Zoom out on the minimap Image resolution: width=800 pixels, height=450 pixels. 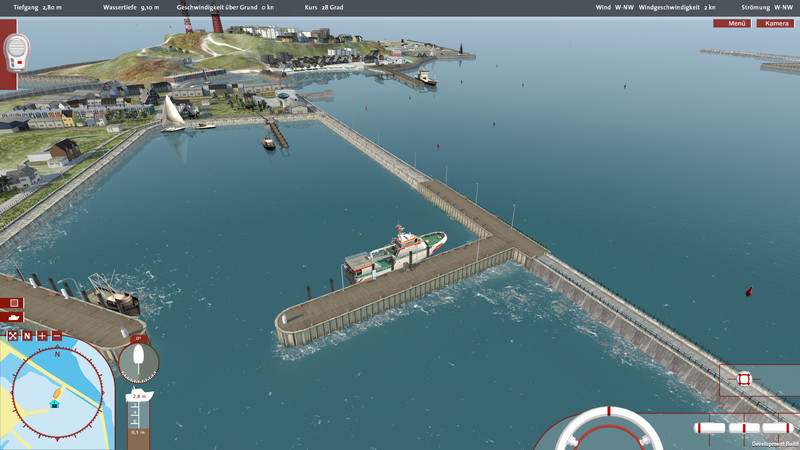point(56,336)
